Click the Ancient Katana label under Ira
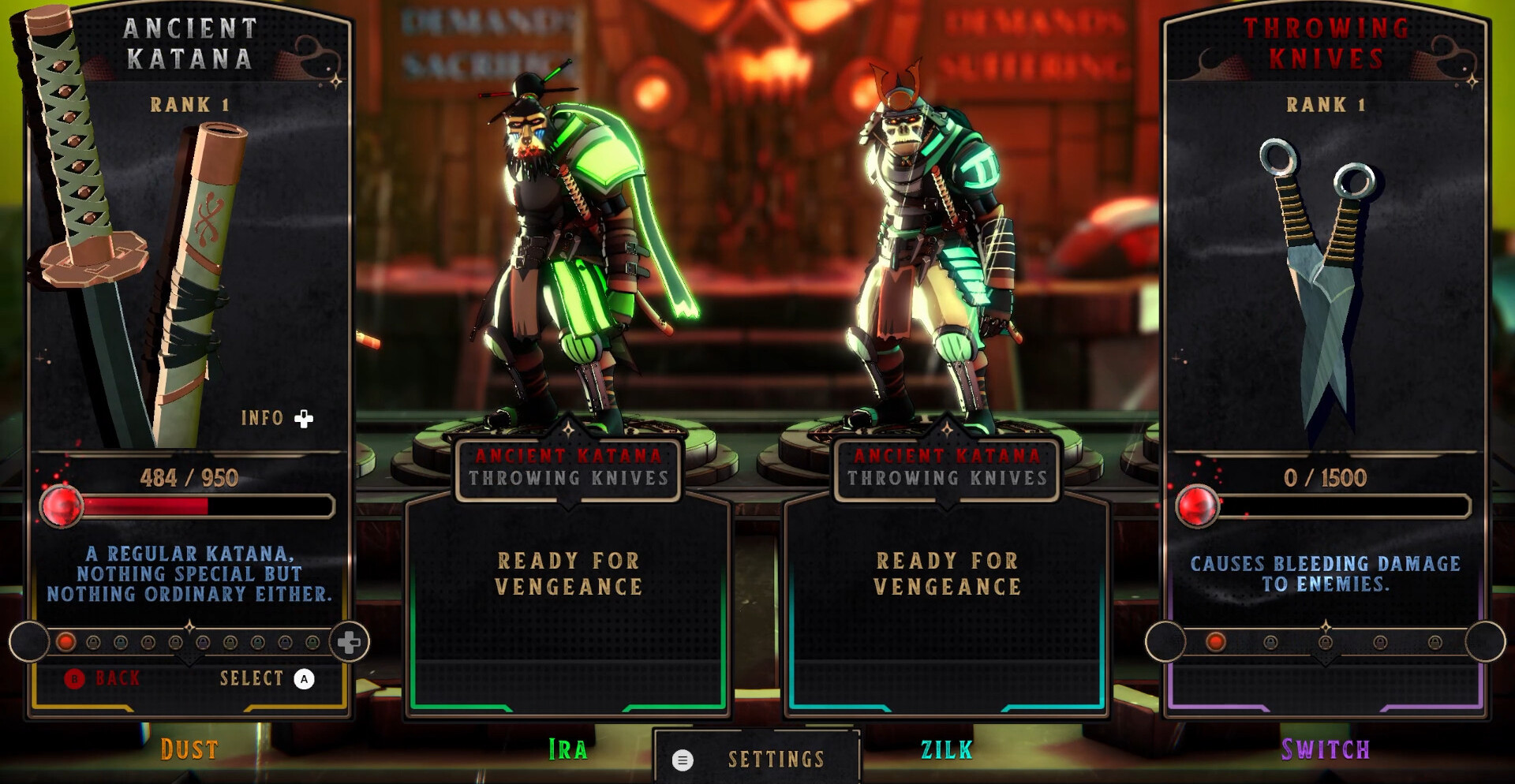Image resolution: width=1515 pixels, height=784 pixels. (x=568, y=456)
